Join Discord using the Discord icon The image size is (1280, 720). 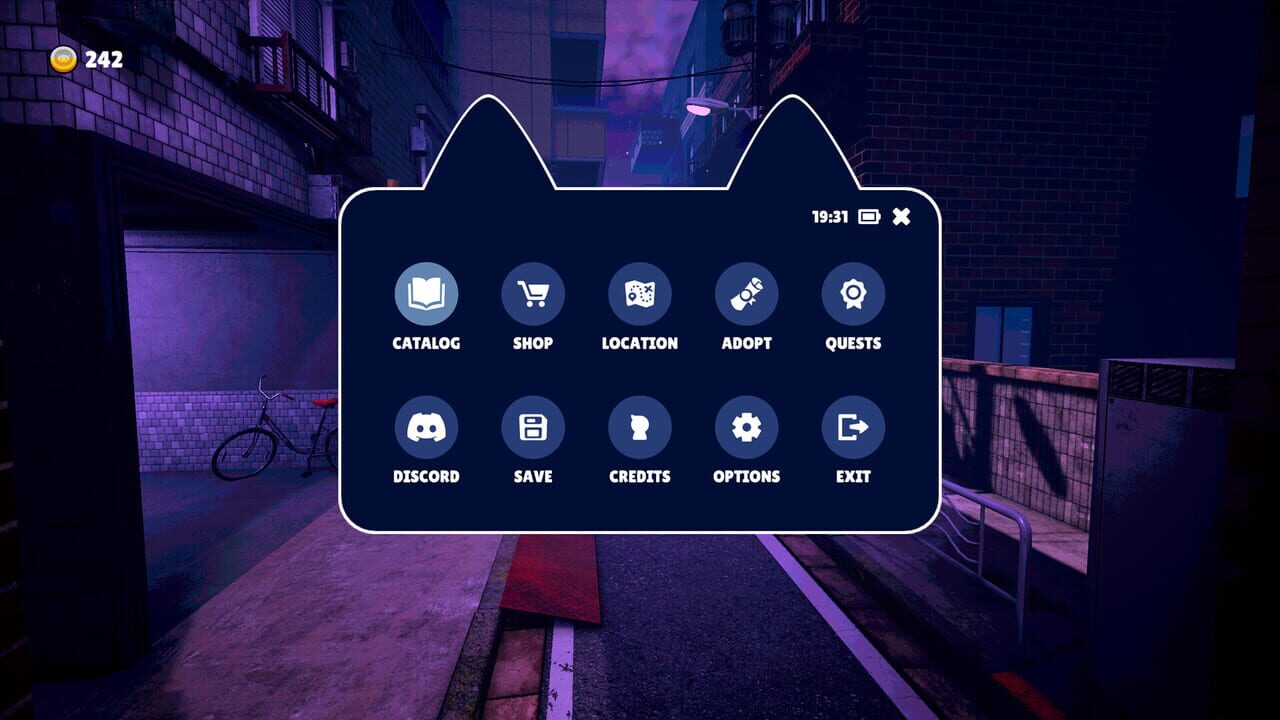(x=427, y=427)
